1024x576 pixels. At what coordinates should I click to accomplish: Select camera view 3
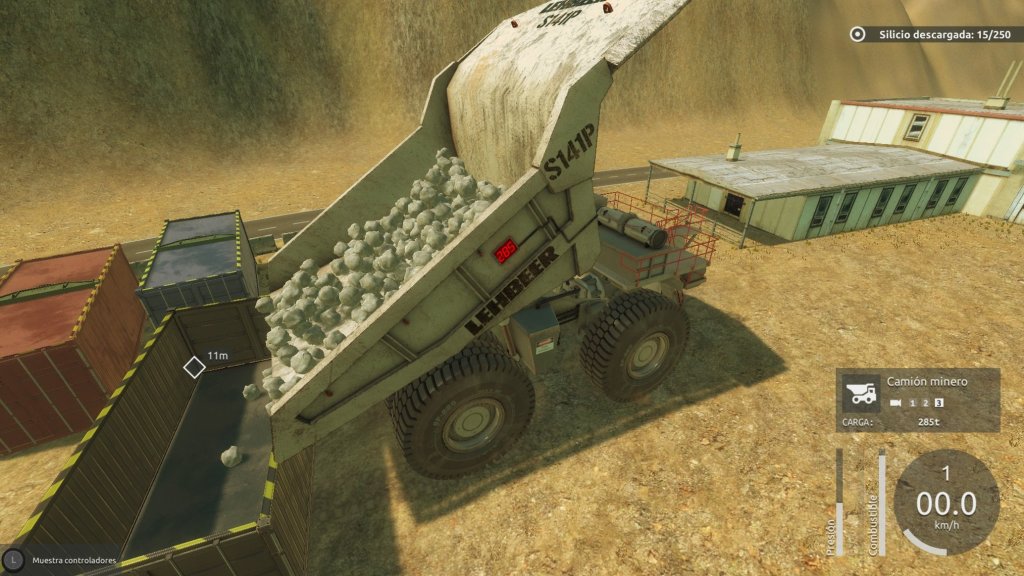(x=940, y=403)
